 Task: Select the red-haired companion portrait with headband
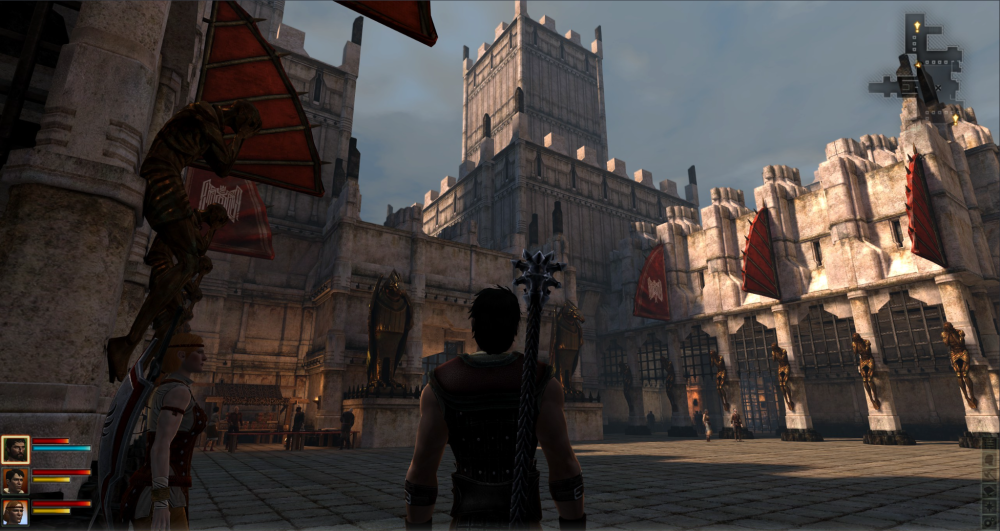pyautogui.click(x=15, y=513)
